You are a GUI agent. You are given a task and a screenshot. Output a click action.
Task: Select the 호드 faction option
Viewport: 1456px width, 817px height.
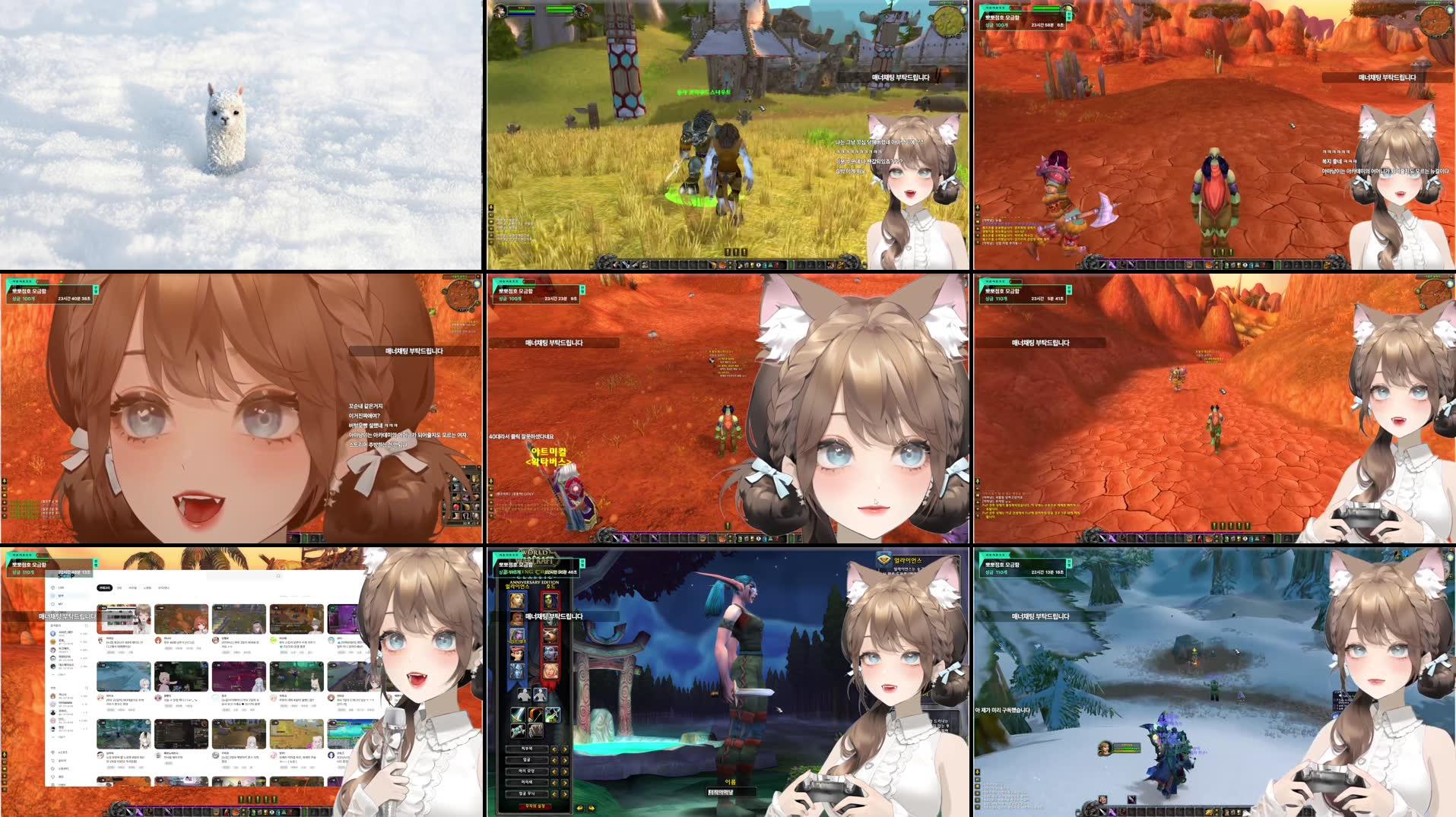(549, 585)
